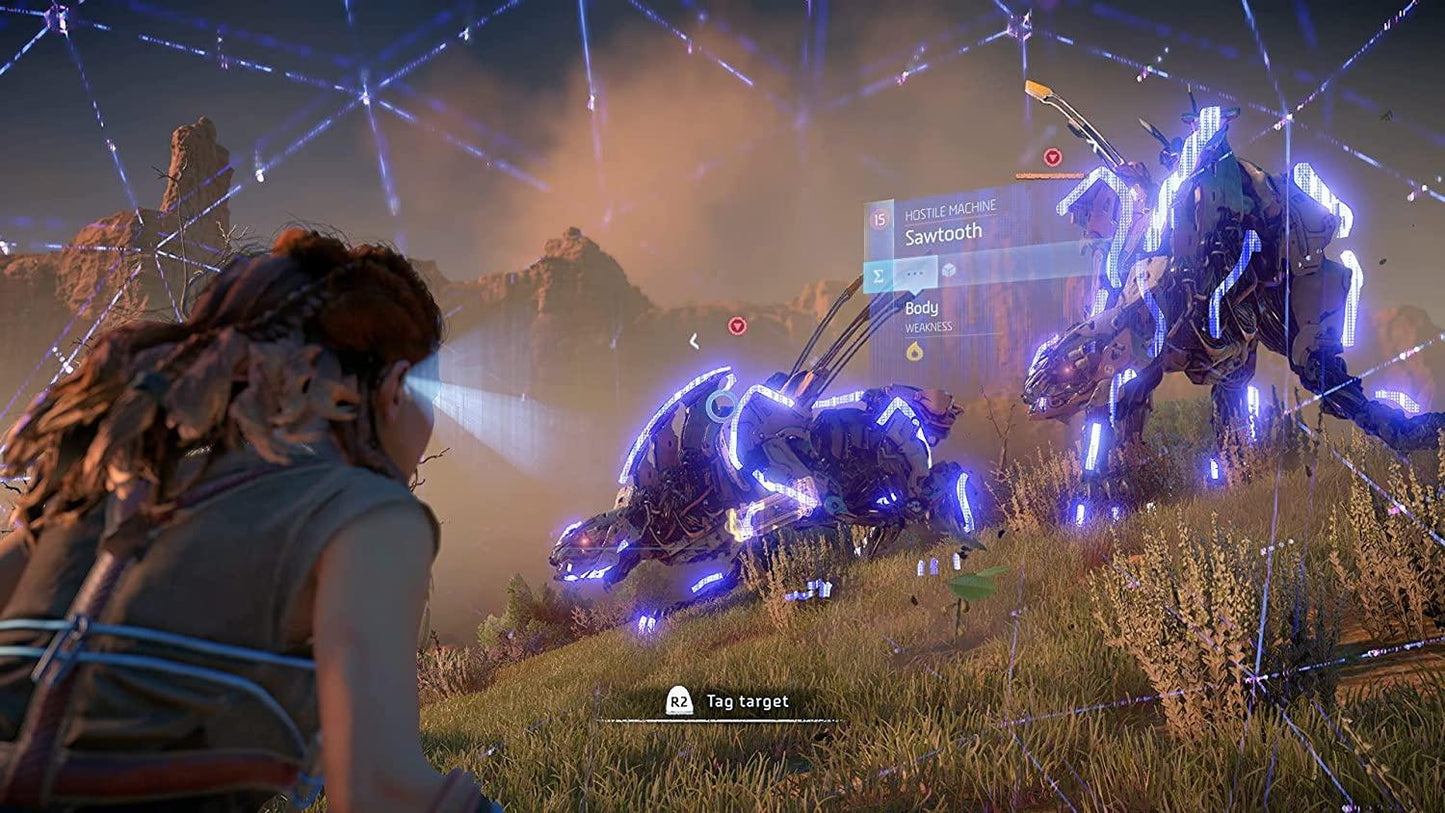This screenshot has width=1445, height=813.
Task: Select the red alert marker above the right Sawtooth
Action: (1053, 157)
